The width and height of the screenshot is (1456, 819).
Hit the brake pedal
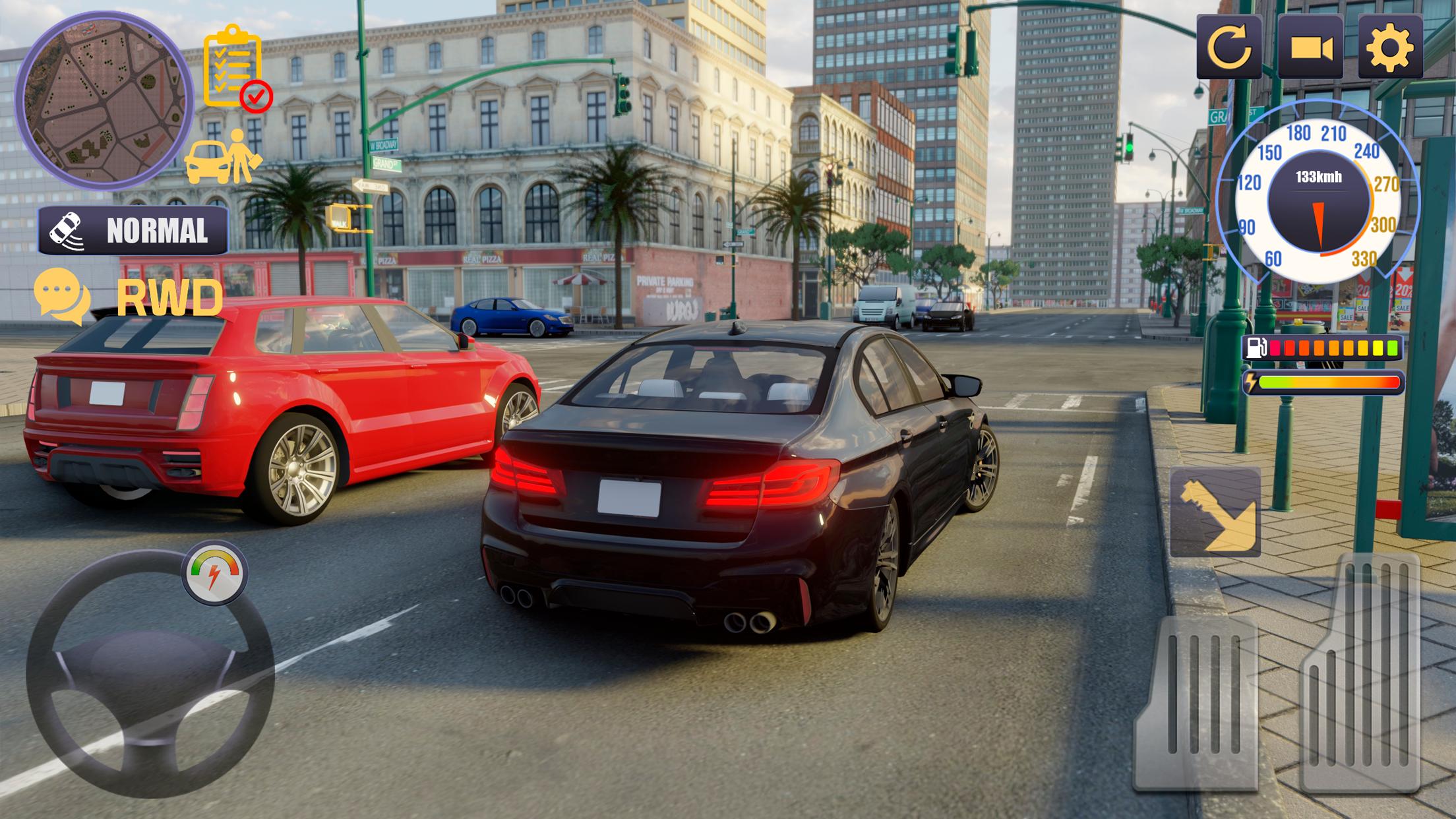[1197, 704]
